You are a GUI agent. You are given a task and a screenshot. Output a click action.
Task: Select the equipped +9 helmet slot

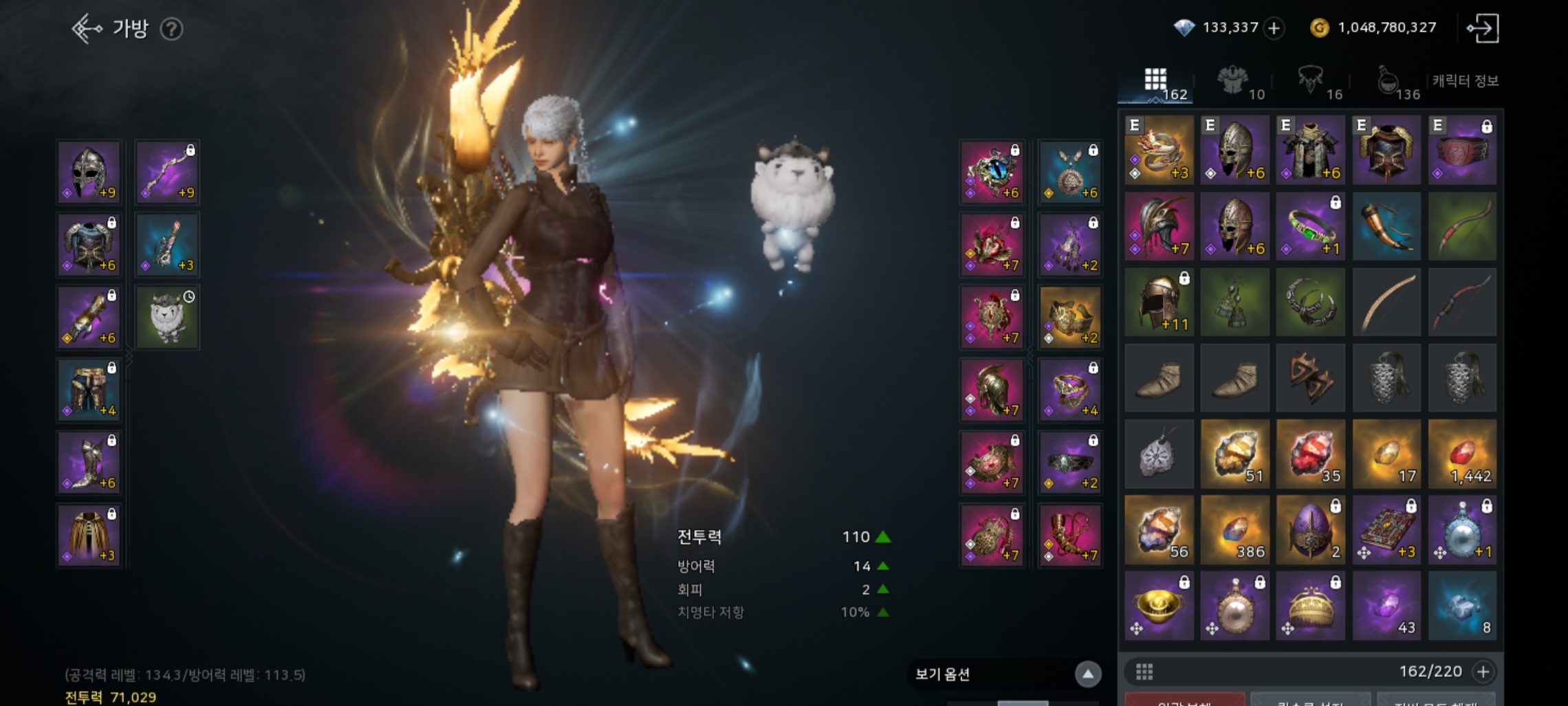coord(89,173)
